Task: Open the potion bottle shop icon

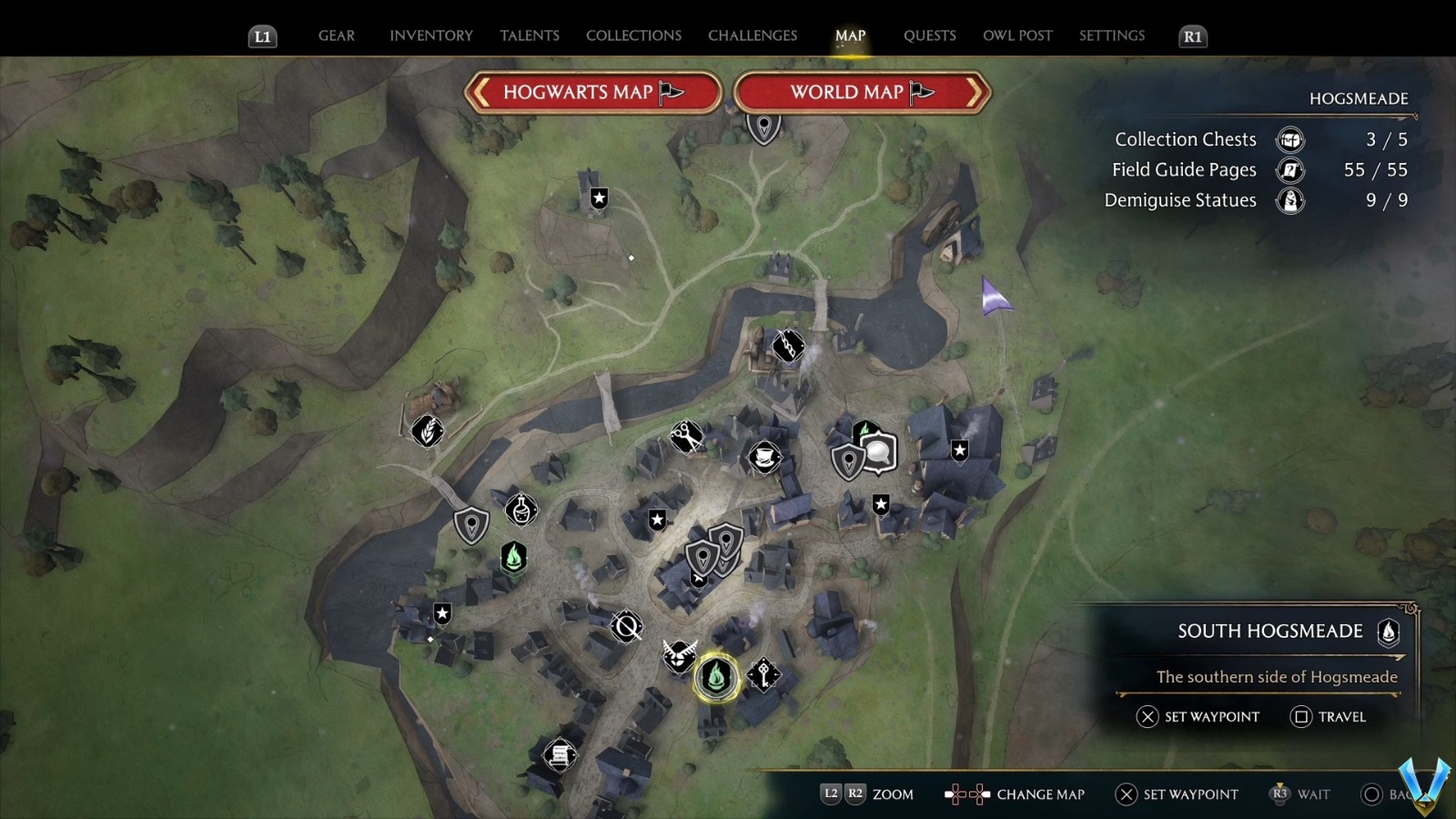Action: point(521,511)
